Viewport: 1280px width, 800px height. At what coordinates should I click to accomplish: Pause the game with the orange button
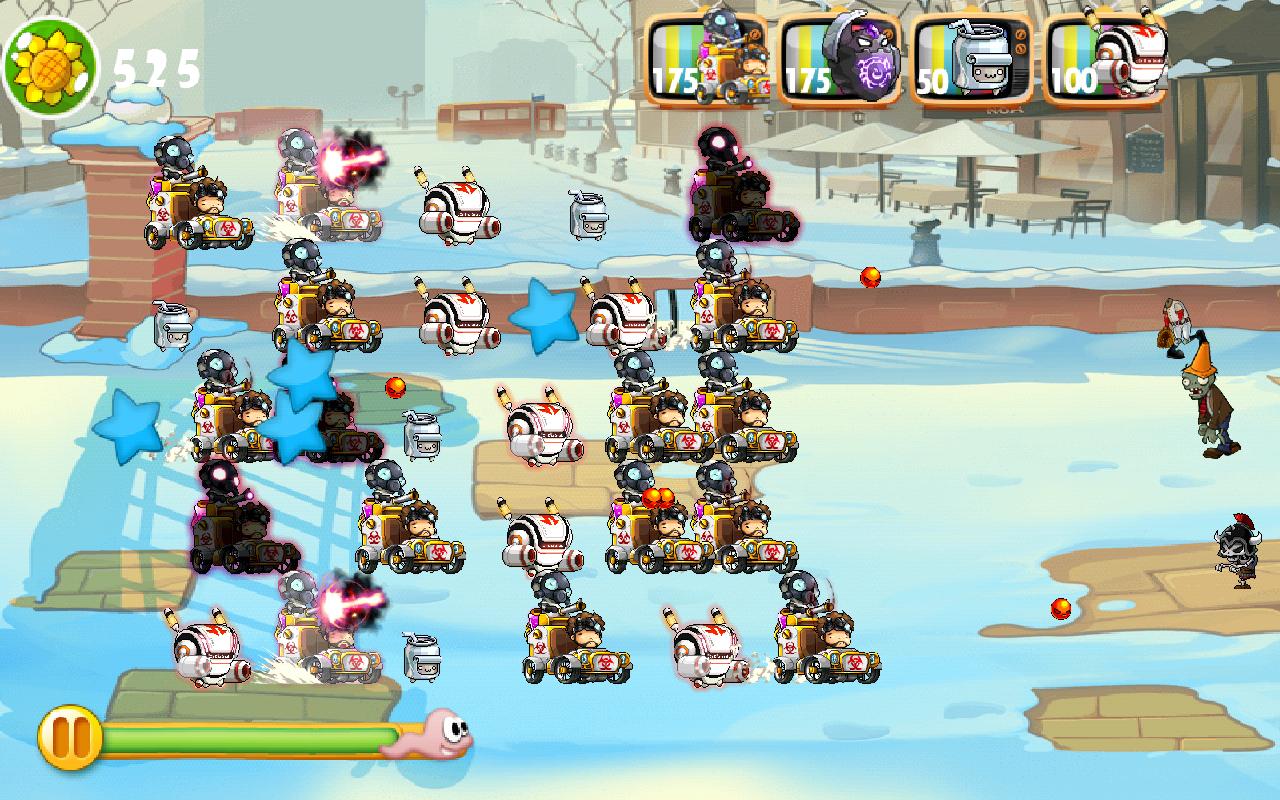click(69, 737)
